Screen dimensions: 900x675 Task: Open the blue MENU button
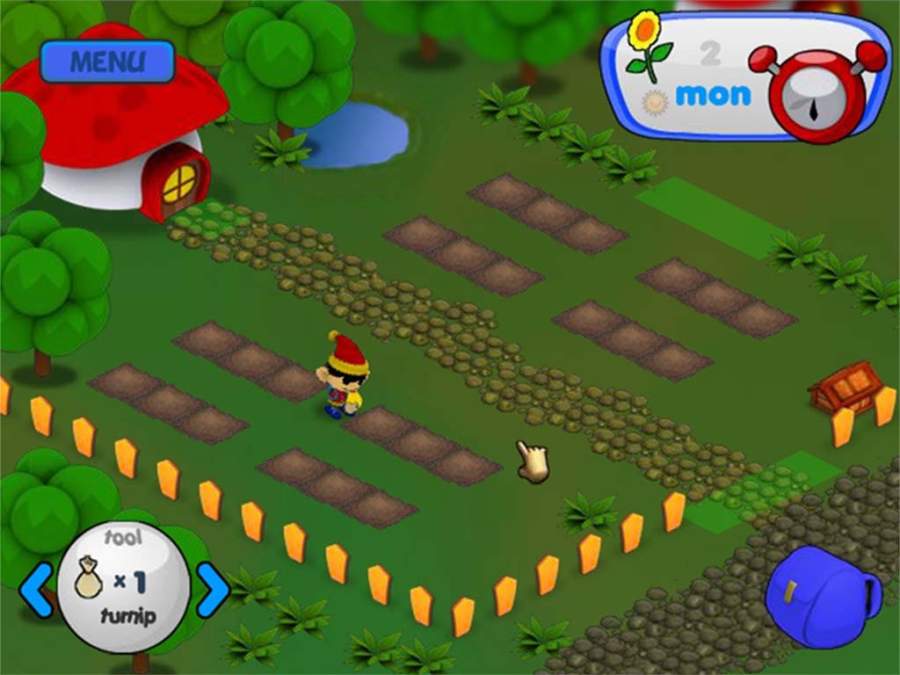click(107, 61)
